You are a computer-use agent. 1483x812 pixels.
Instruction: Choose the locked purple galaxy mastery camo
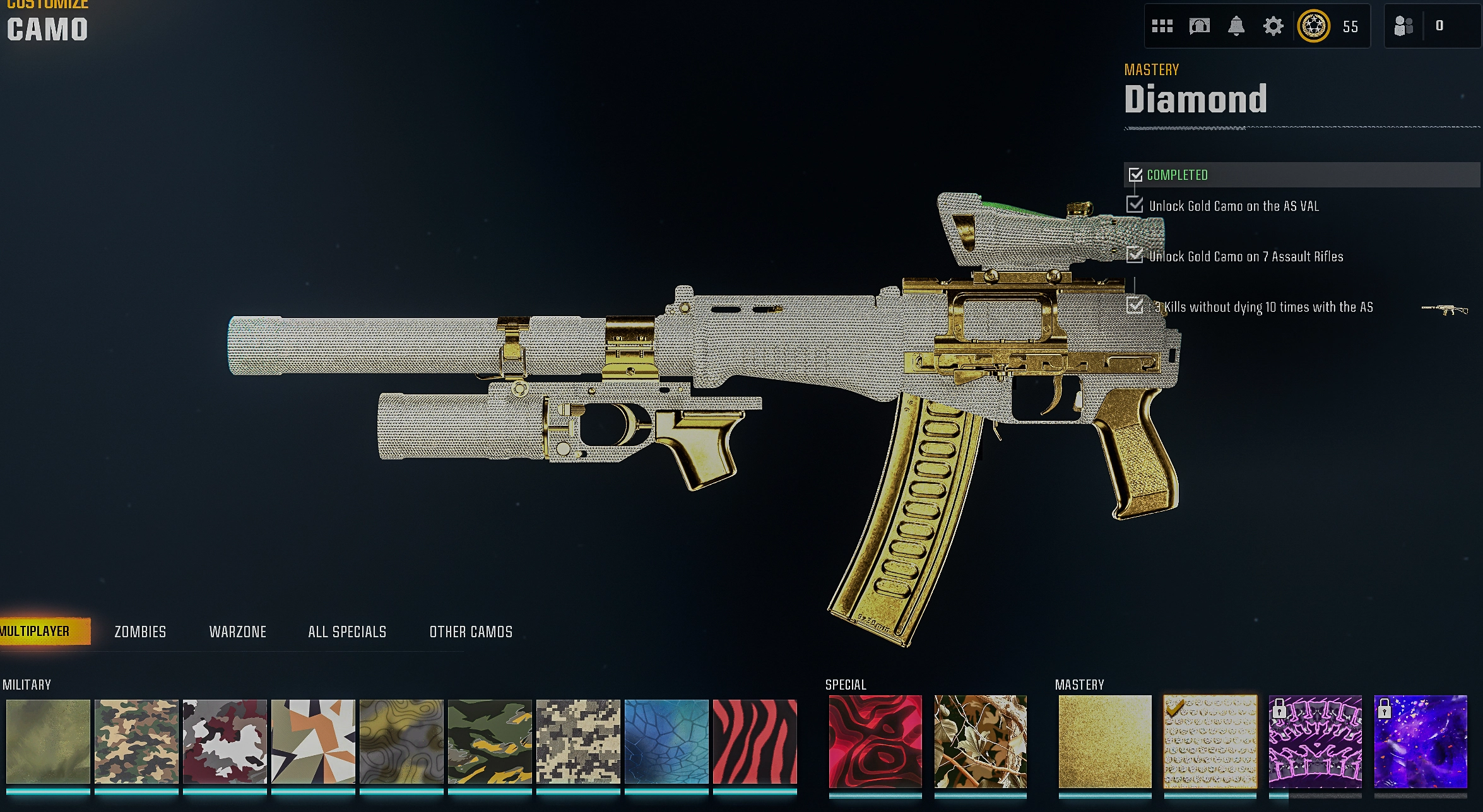click(1421, 742)
